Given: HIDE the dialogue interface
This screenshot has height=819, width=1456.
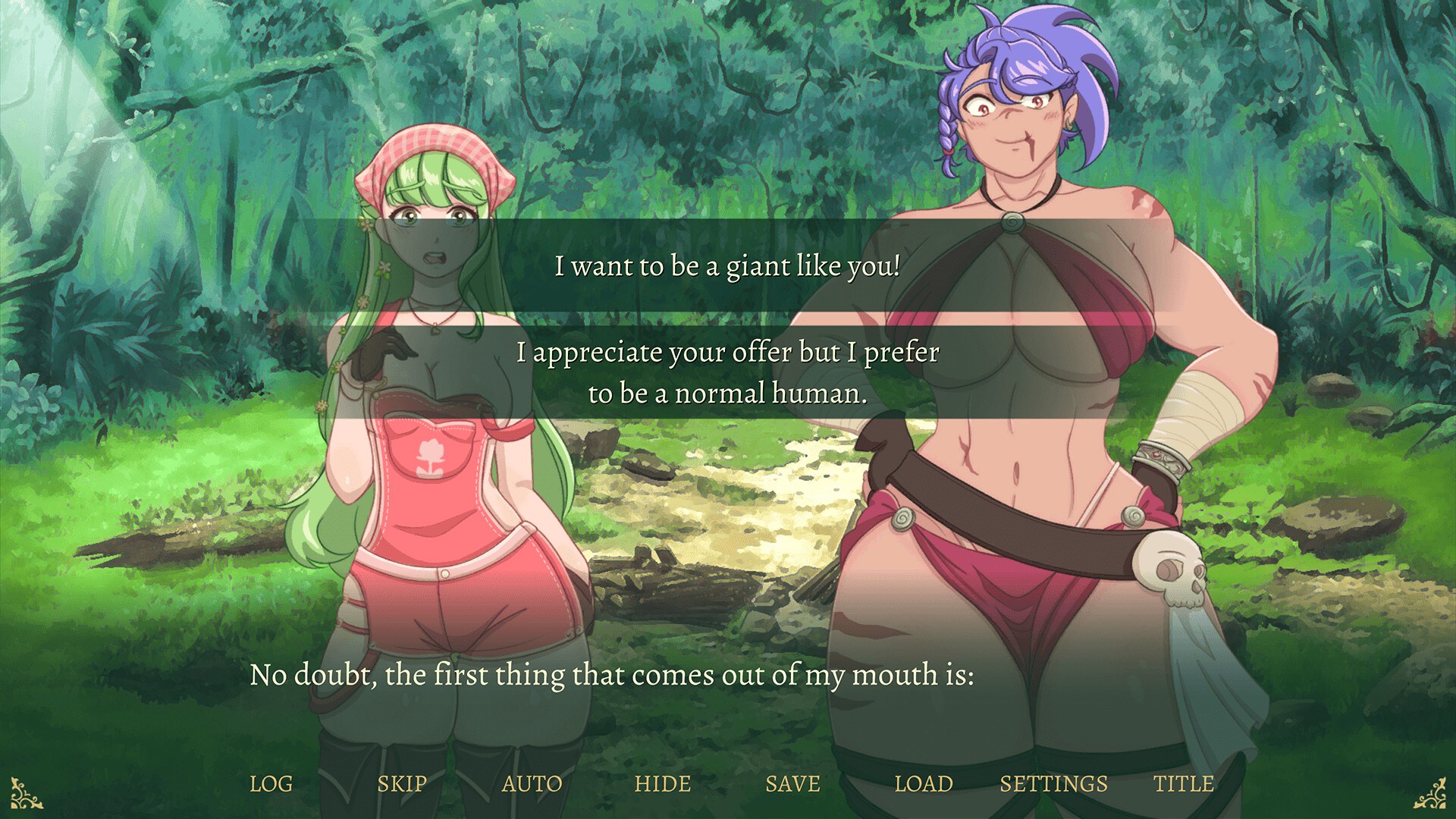Looking at the screenshot, I should pos(664,783).
